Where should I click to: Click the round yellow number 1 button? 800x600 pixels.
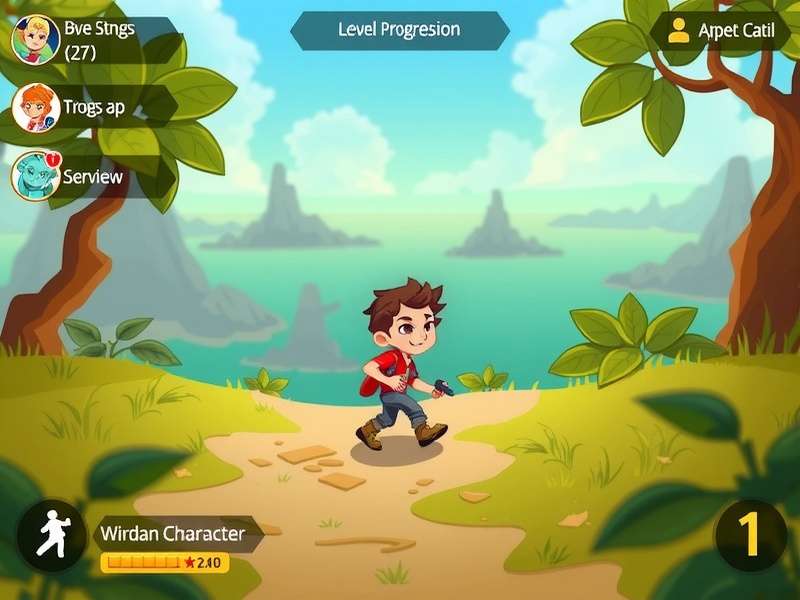(x=749, y=535)
